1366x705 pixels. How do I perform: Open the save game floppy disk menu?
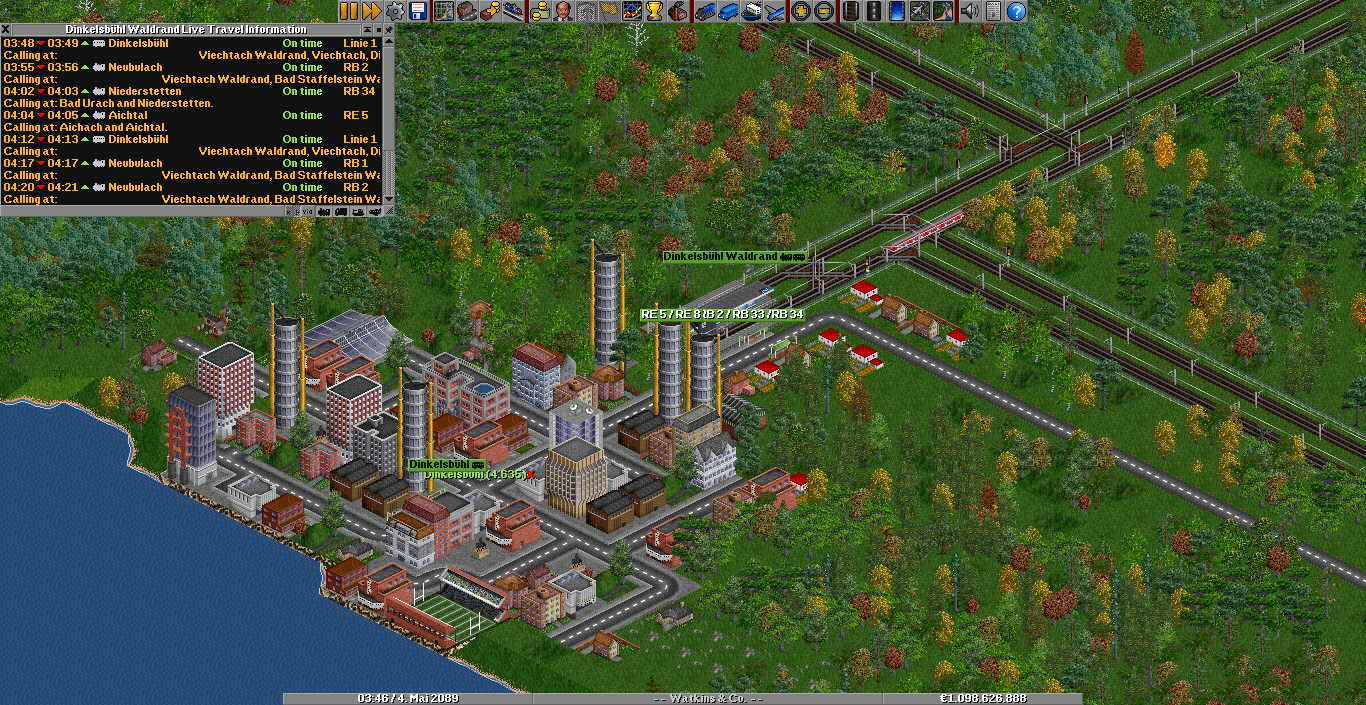pos(419,11)
